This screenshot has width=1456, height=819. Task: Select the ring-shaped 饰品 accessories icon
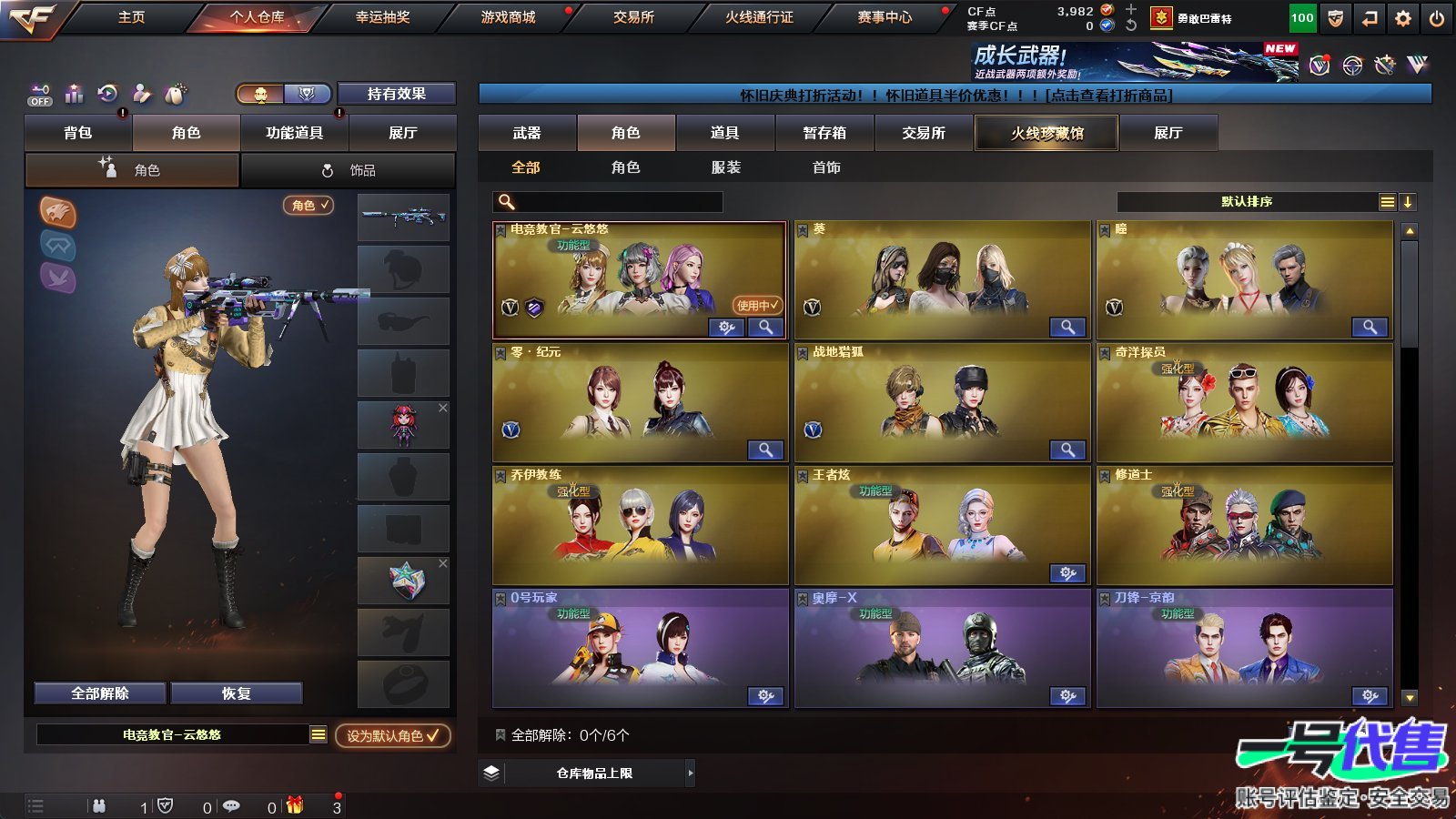point(326,169)
